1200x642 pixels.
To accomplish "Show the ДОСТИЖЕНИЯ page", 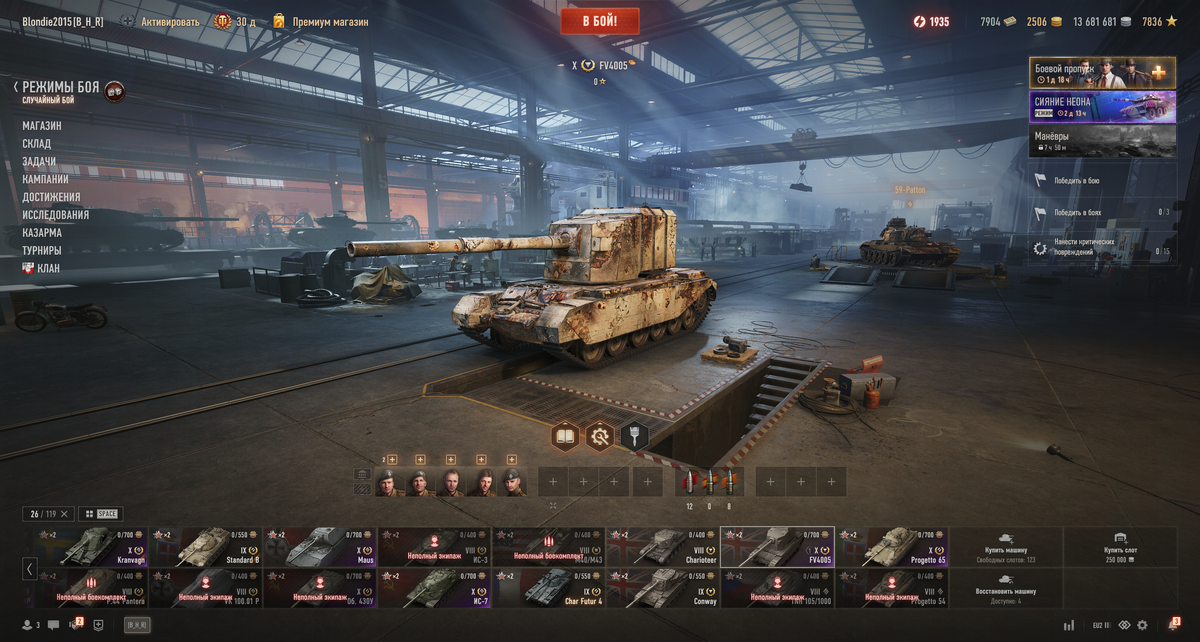I will tap(51, 197).
